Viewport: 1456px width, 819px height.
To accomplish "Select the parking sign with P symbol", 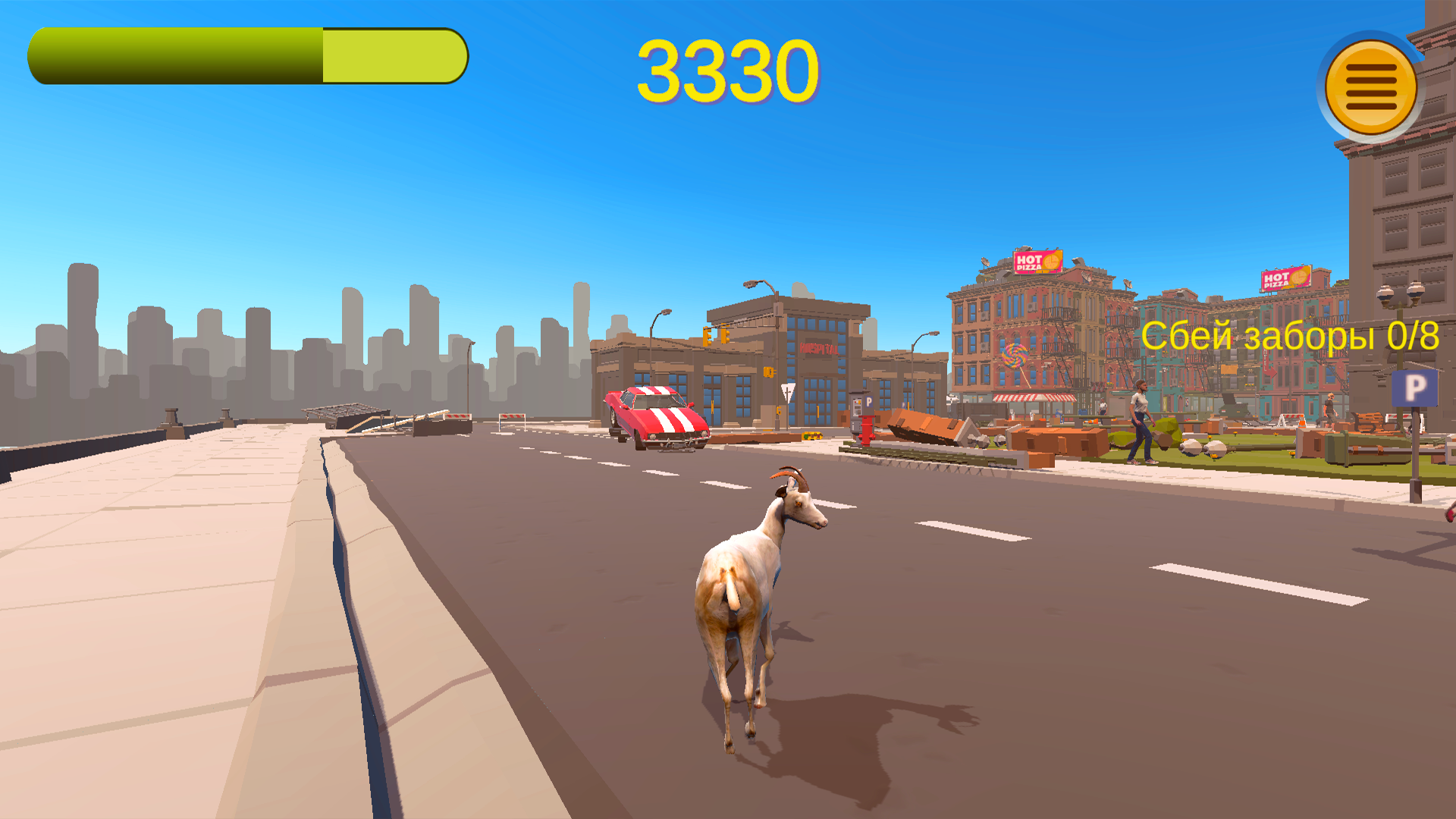I will [1415, 388].
